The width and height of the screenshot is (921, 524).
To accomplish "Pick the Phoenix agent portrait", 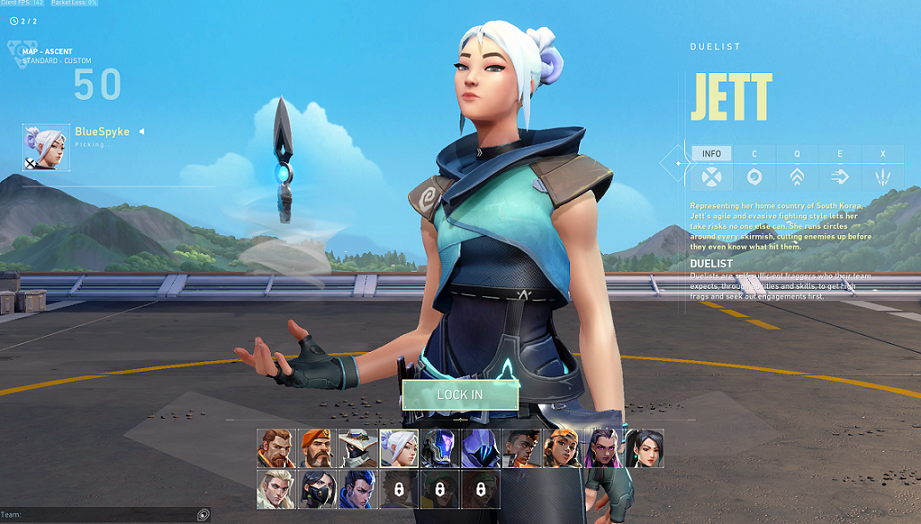I will click(522, 449).
